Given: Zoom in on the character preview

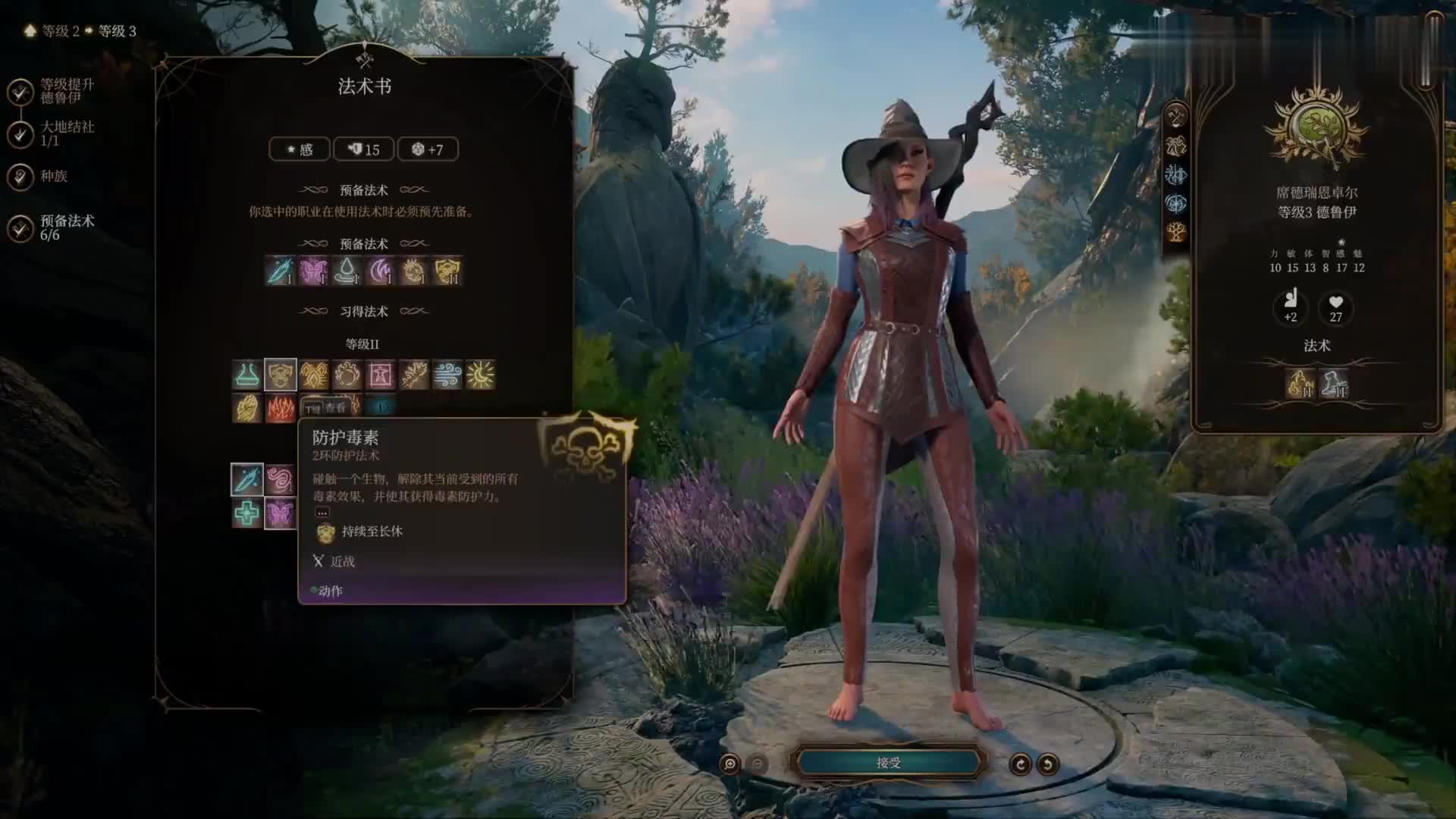Looking at the screenshot, I should [x=730, y=764].
